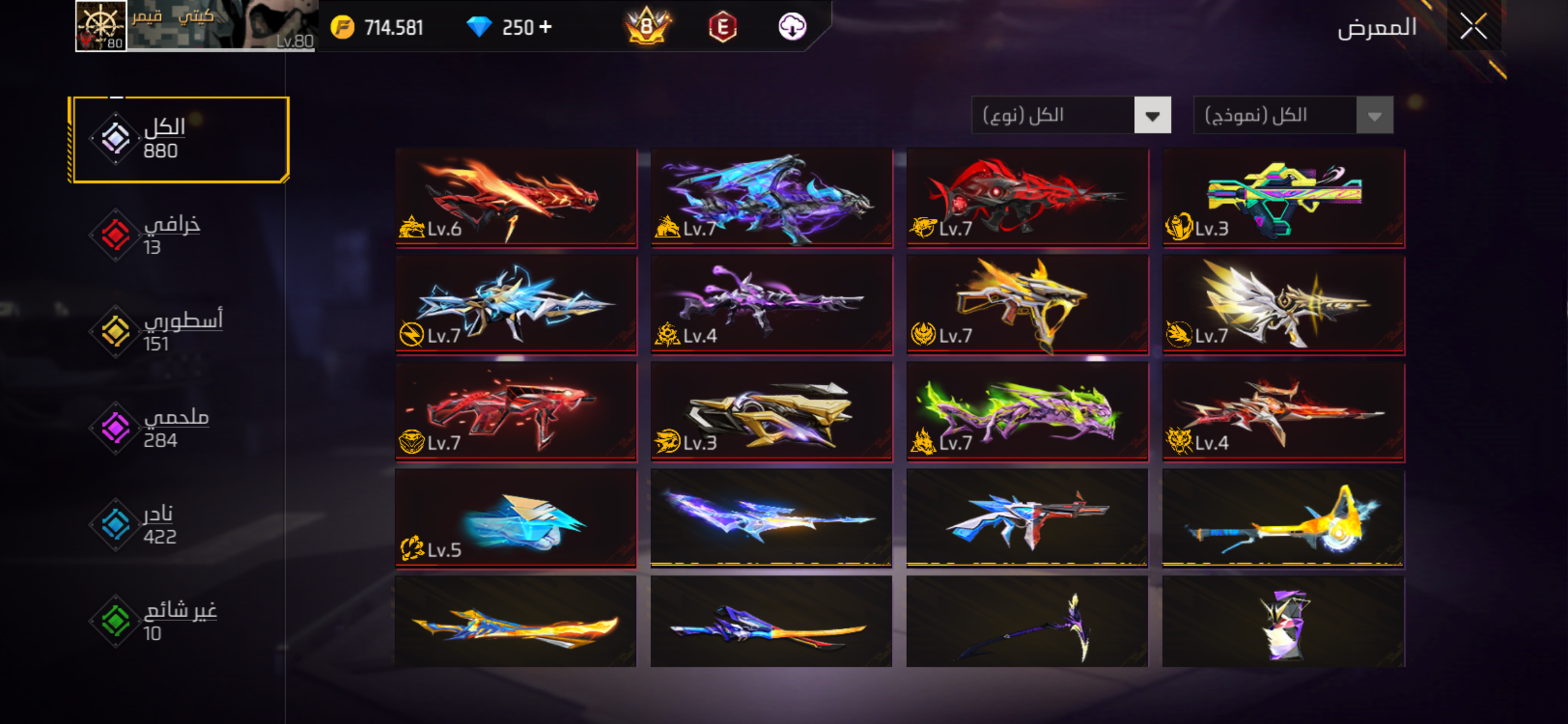The image size is (1568, 724).
Task: Pick the blue-purple dragon Lv.7 weapon skin
Action: (772, 197)
